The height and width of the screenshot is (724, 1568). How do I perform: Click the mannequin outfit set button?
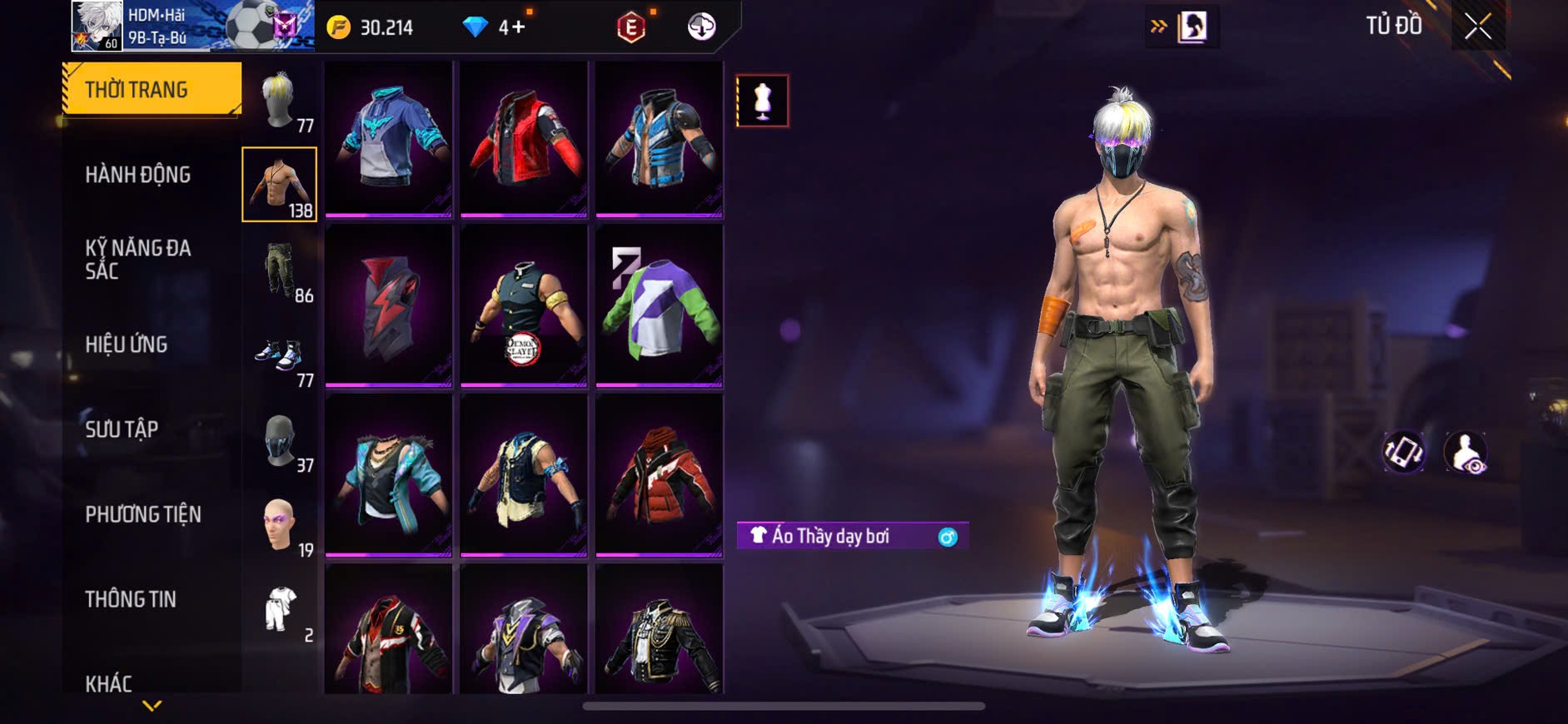coord(762,101)
